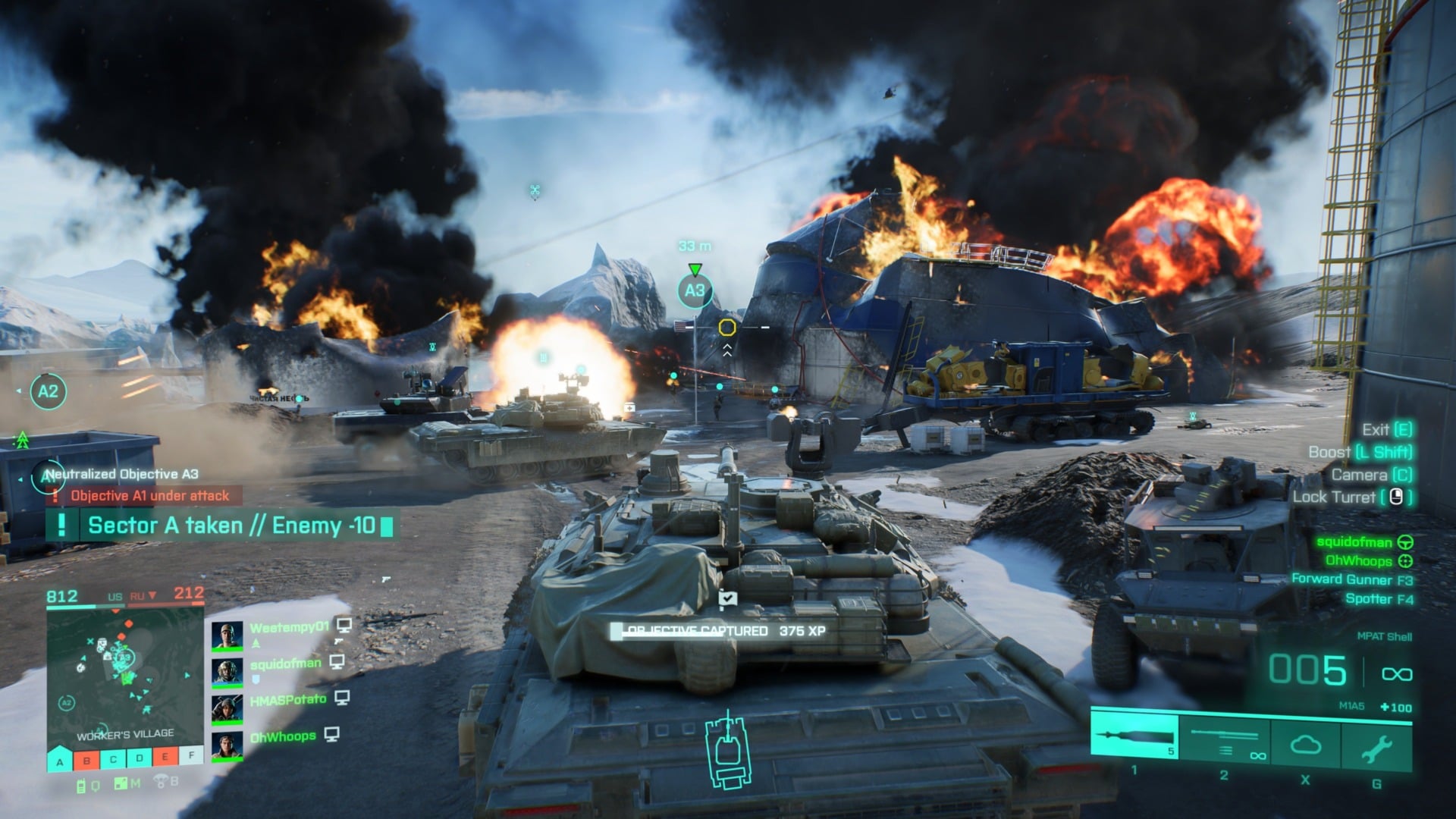Select the MPAT Shell weapon slot

click(1134, 736)
